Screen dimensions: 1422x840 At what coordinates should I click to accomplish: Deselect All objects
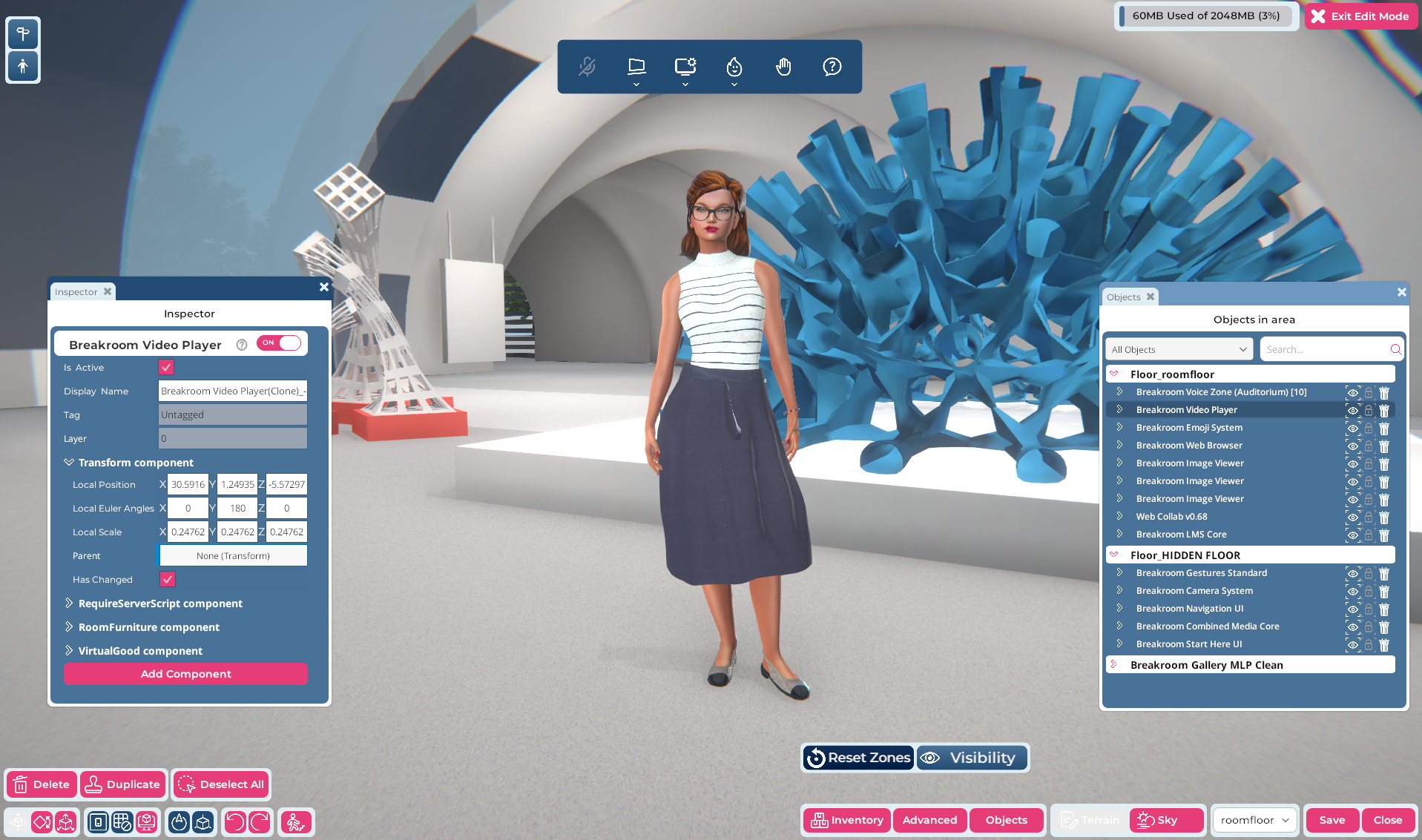coord(221,784)
